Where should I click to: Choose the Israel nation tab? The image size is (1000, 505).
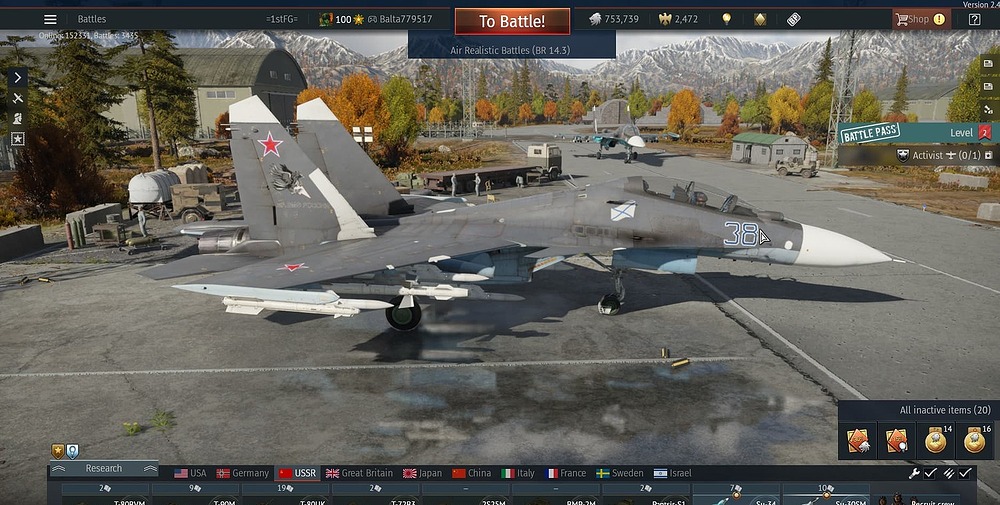[673, 473]
